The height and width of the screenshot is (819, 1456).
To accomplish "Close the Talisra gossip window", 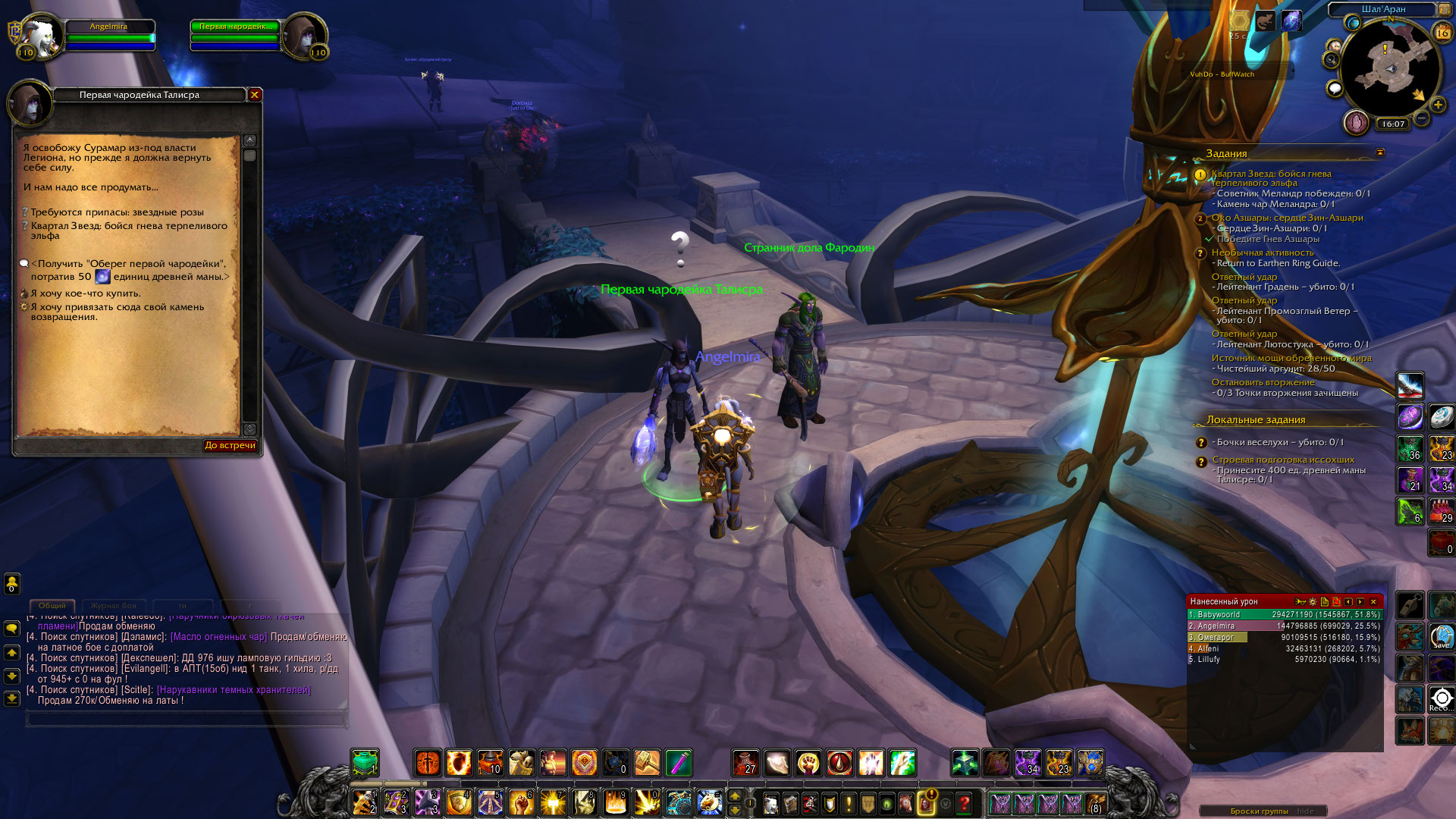I will point(255,95).
